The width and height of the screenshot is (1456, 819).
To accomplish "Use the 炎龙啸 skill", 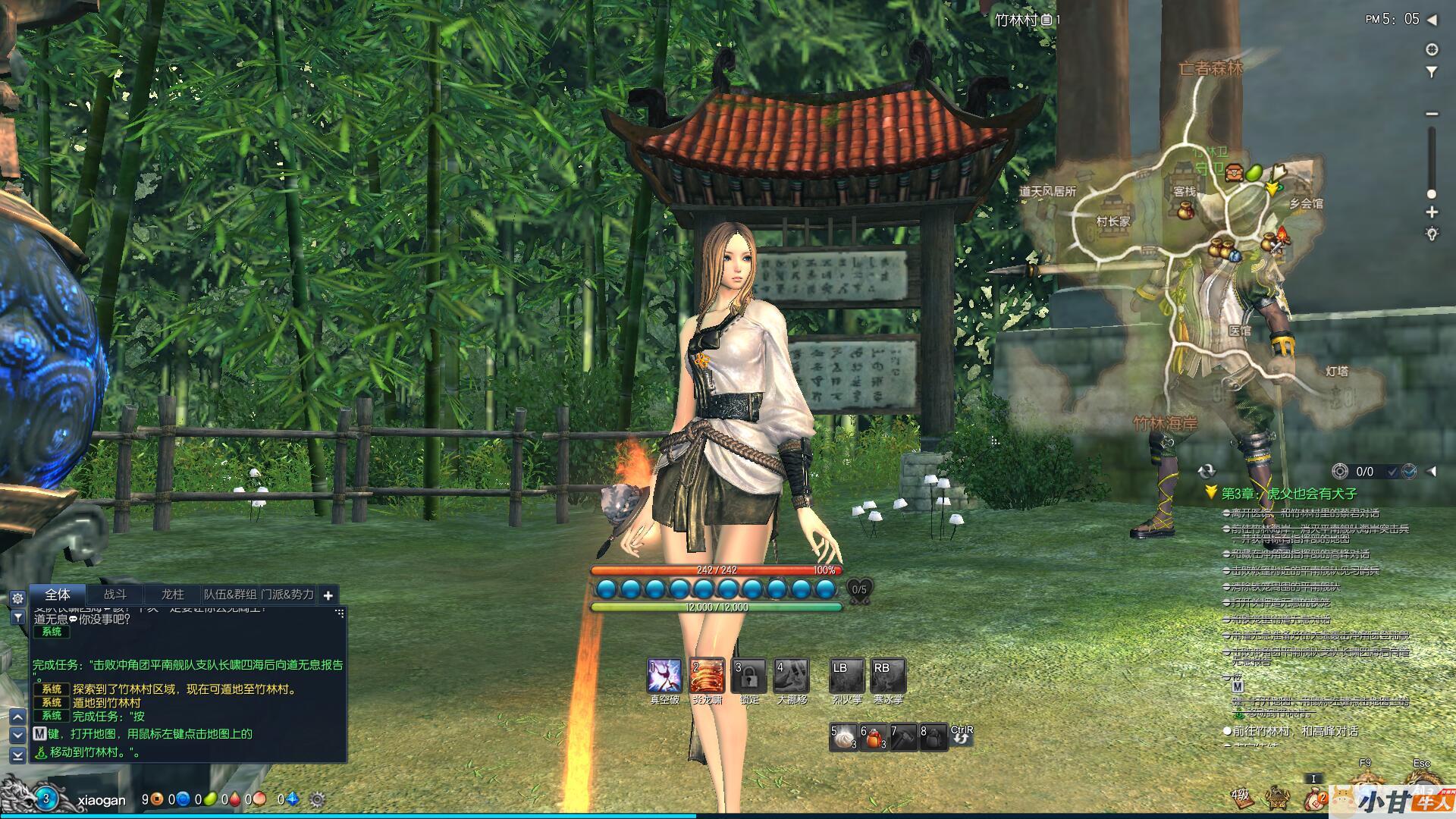I will coord(707,676).
